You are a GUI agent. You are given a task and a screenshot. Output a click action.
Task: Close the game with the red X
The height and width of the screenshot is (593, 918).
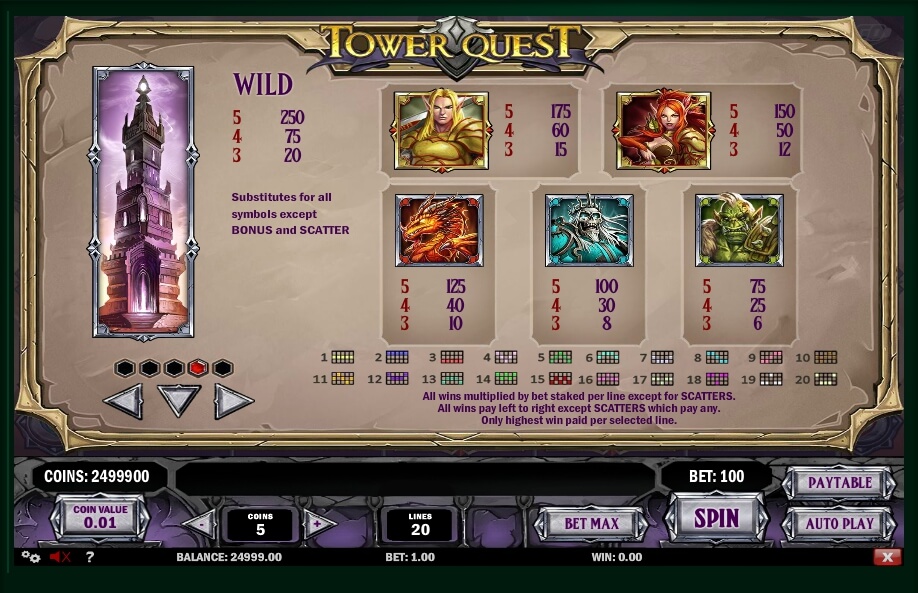tap(884, 557)
